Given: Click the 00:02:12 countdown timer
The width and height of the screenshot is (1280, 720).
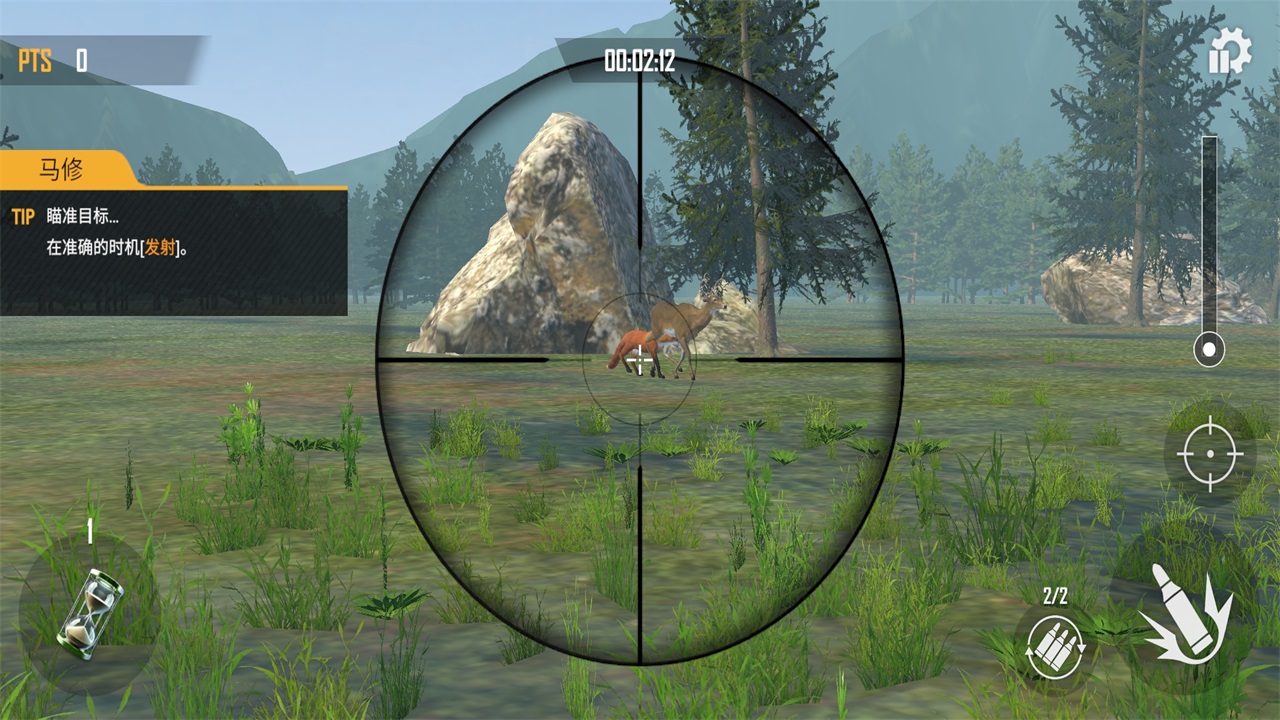Looking at the screenshot, I should pyautogui.click(x=640, y=57).
